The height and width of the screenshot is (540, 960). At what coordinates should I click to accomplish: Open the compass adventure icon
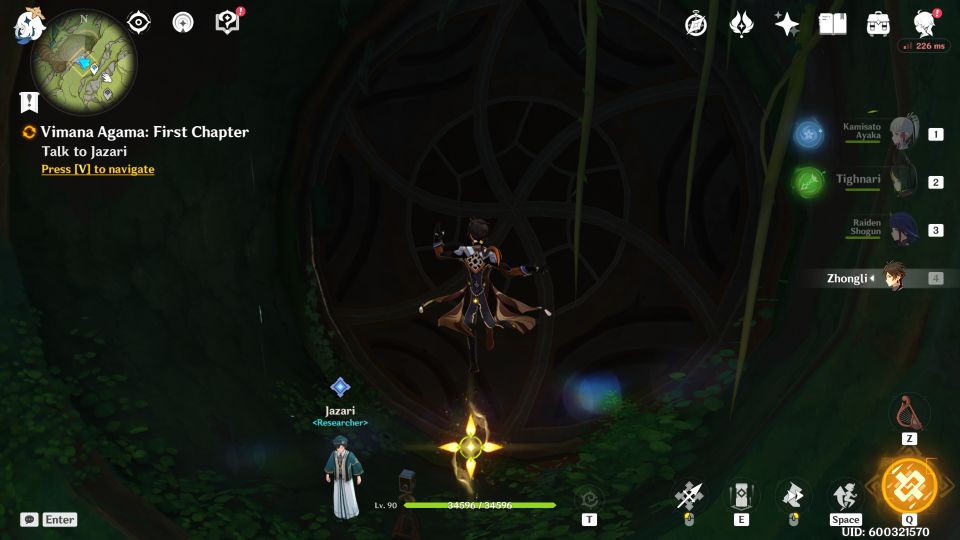[696, 24]
